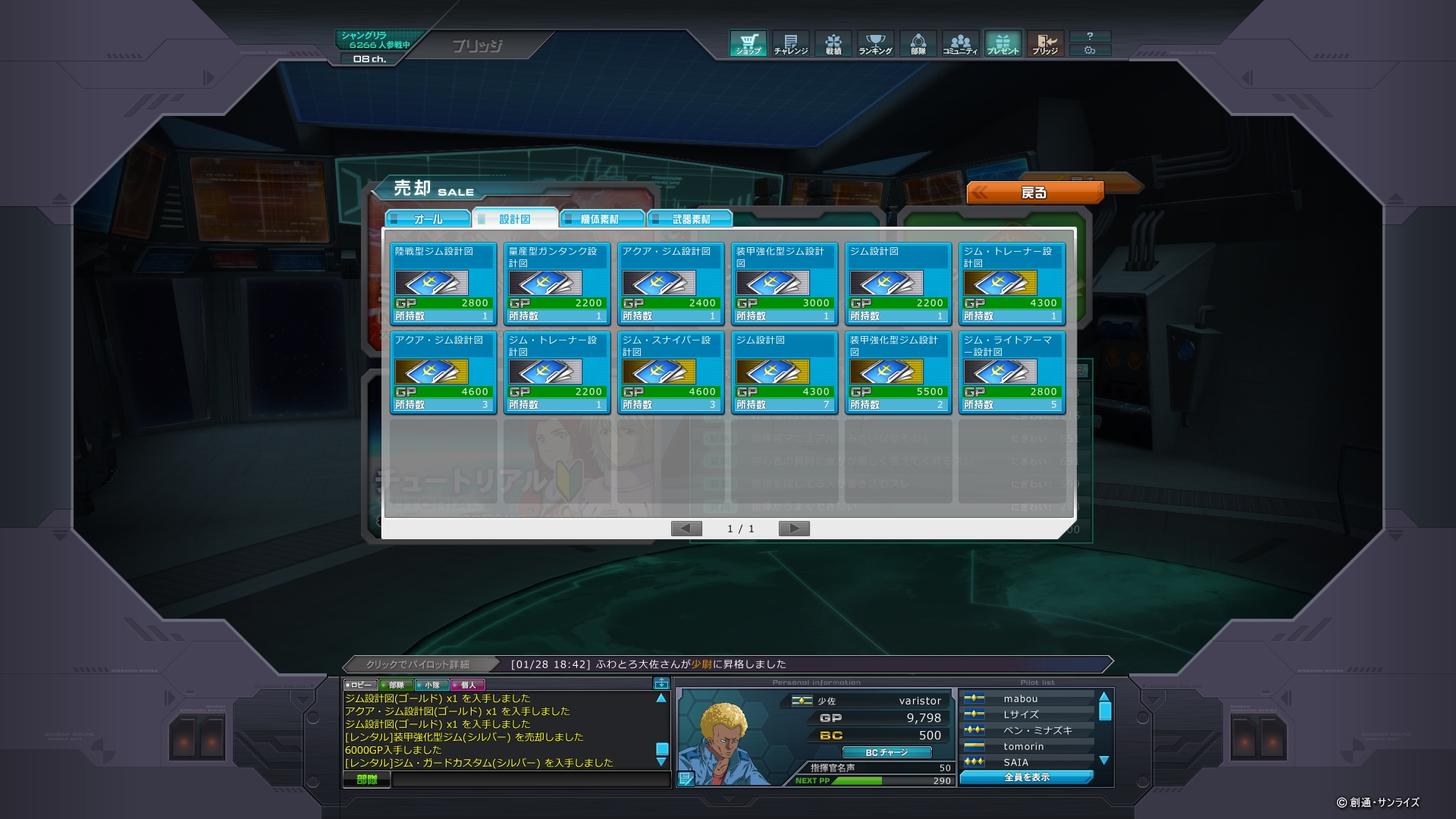The image size is (1456, 819).
Task: Open the コミュニティ menu
Action: point(960,44)
